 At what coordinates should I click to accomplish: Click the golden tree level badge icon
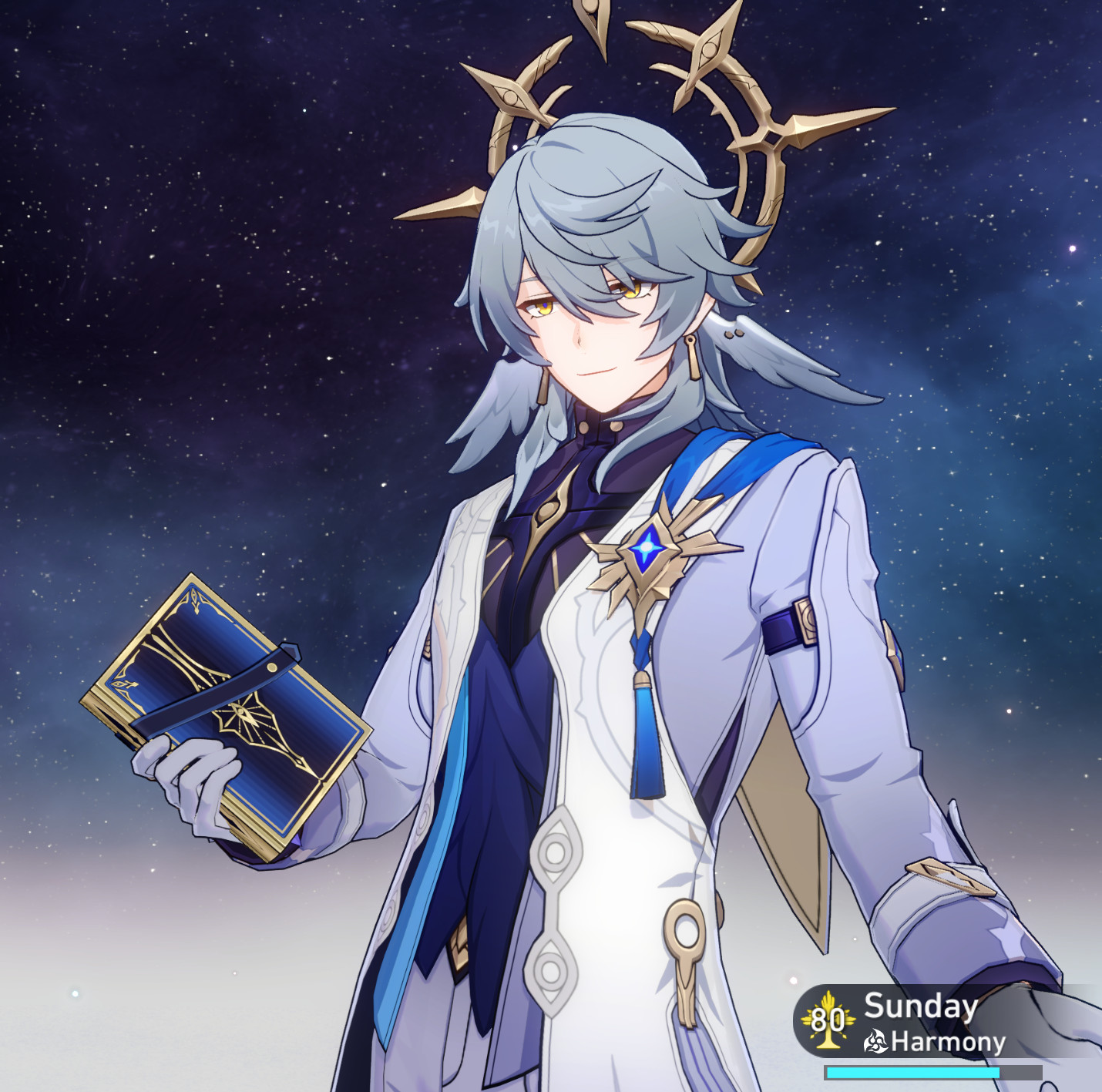[828, 1022]
